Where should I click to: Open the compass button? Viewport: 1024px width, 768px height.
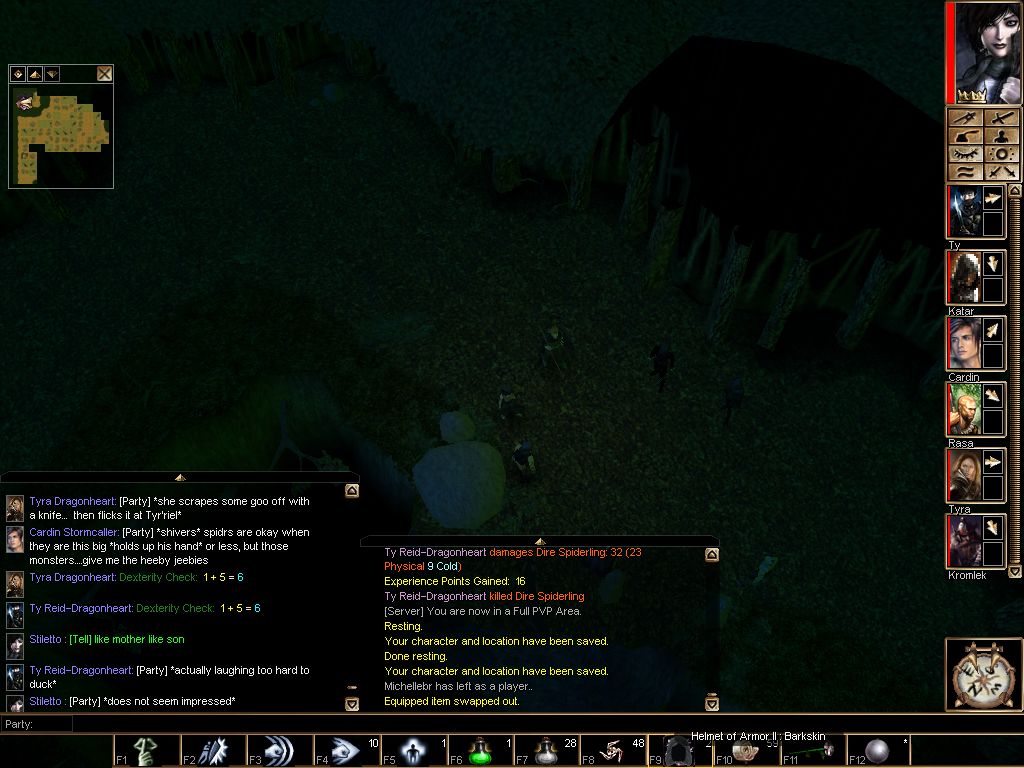point(983,675)
